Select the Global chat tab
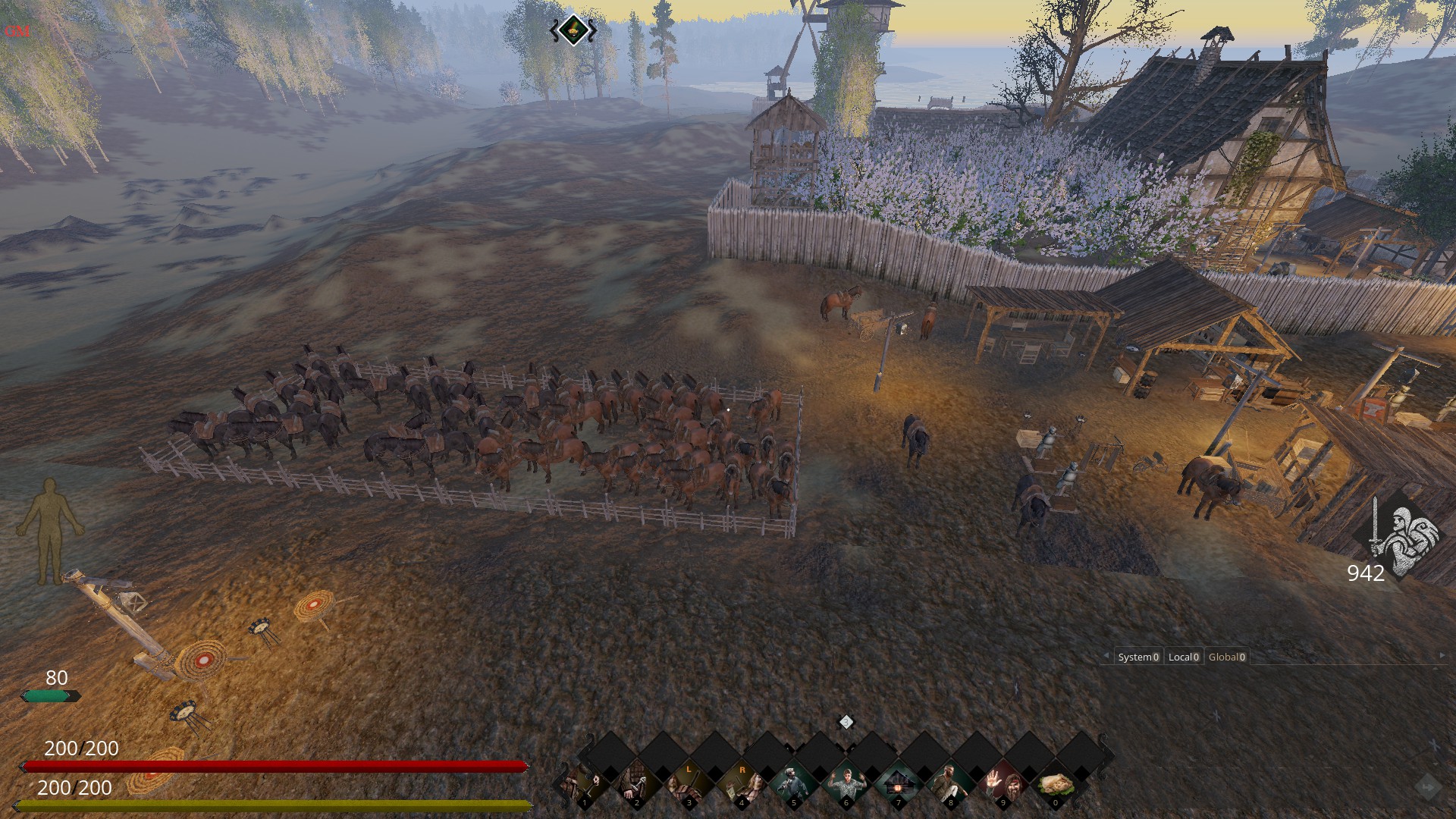This screenshot has width=1456, height=819. pyautogui.click(x=1226, y=657)
